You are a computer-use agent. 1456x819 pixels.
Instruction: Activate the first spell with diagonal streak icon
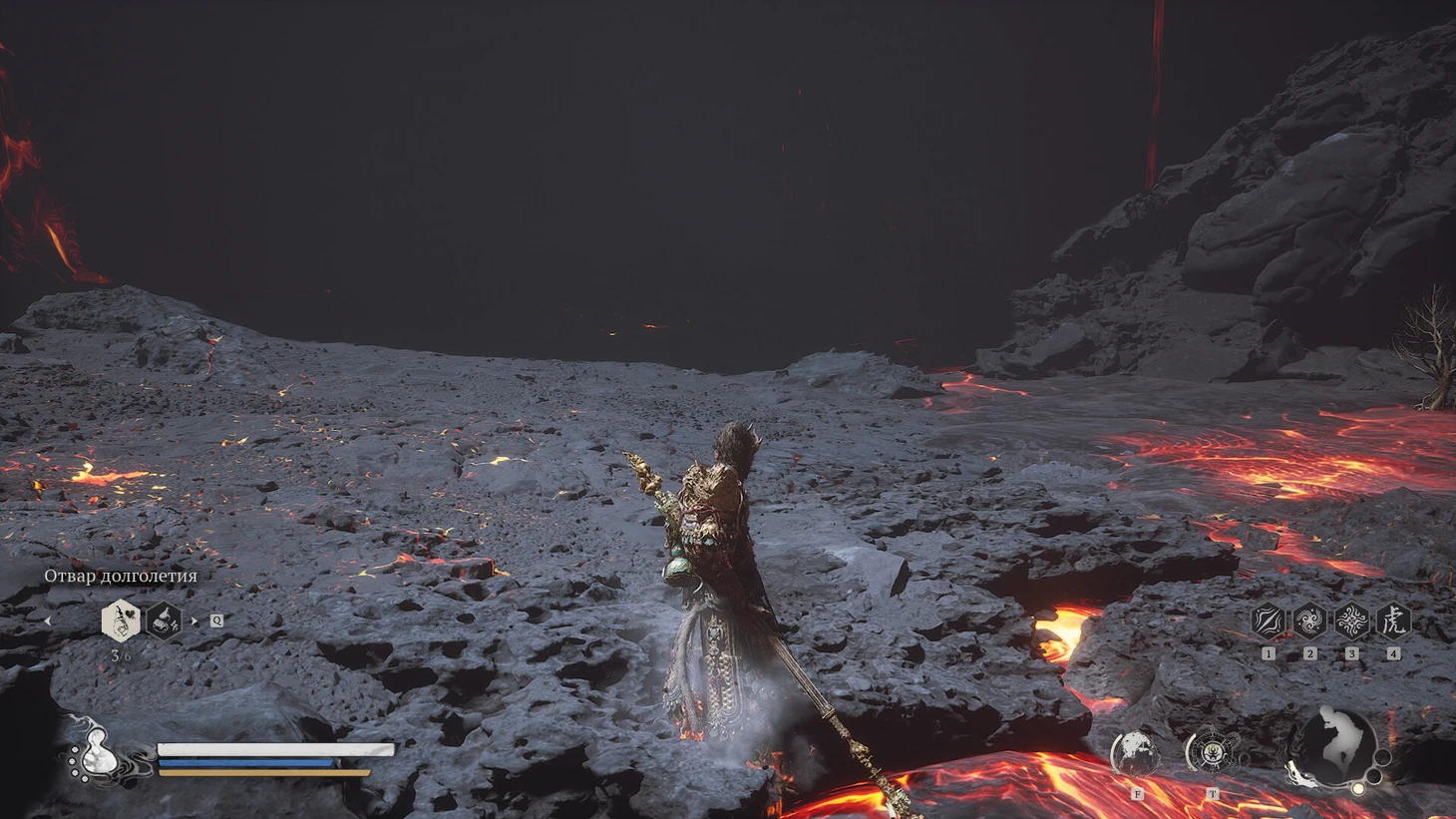coord(1268,620)
